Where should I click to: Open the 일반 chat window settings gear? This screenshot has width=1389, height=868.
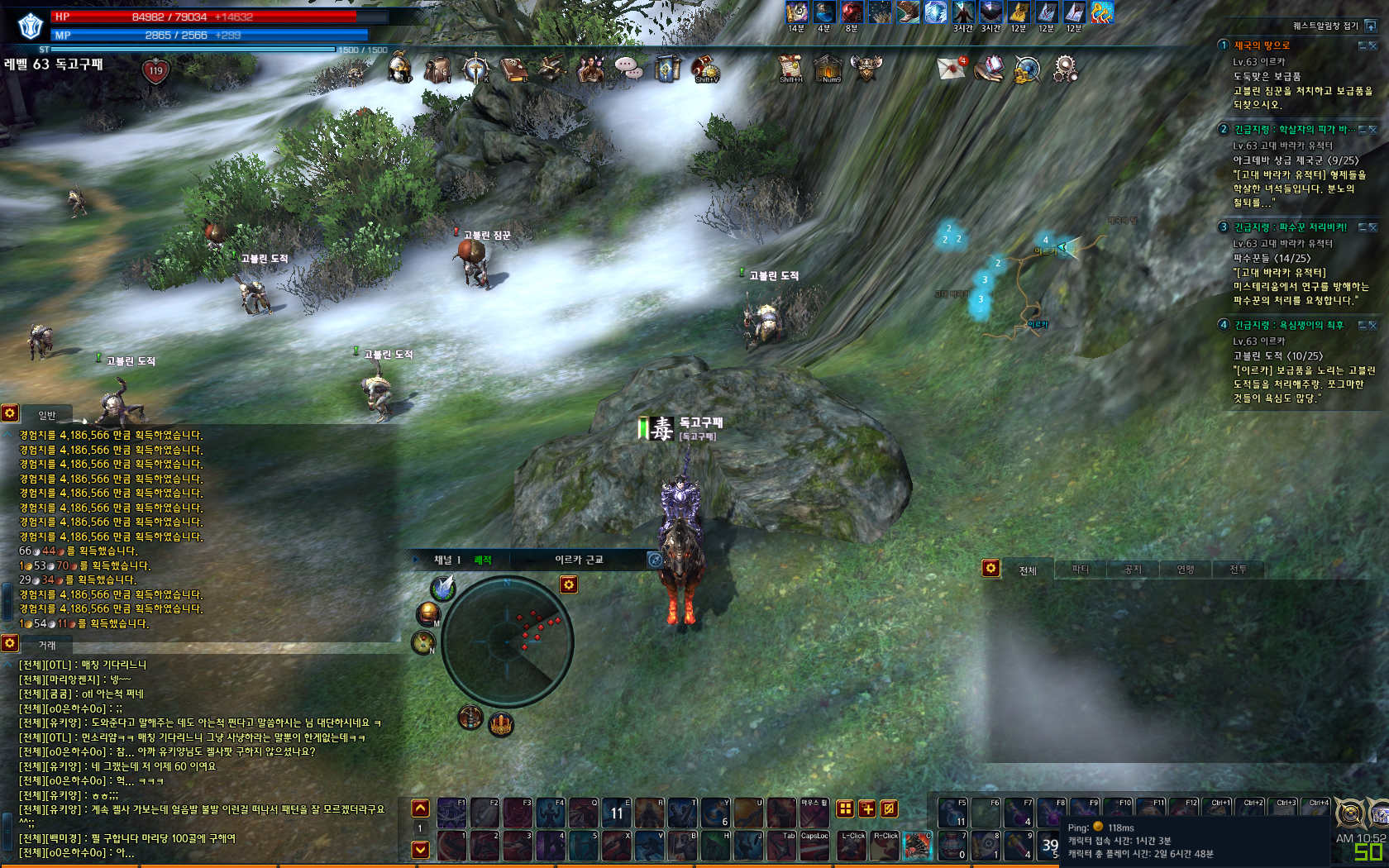click(10, 413)
